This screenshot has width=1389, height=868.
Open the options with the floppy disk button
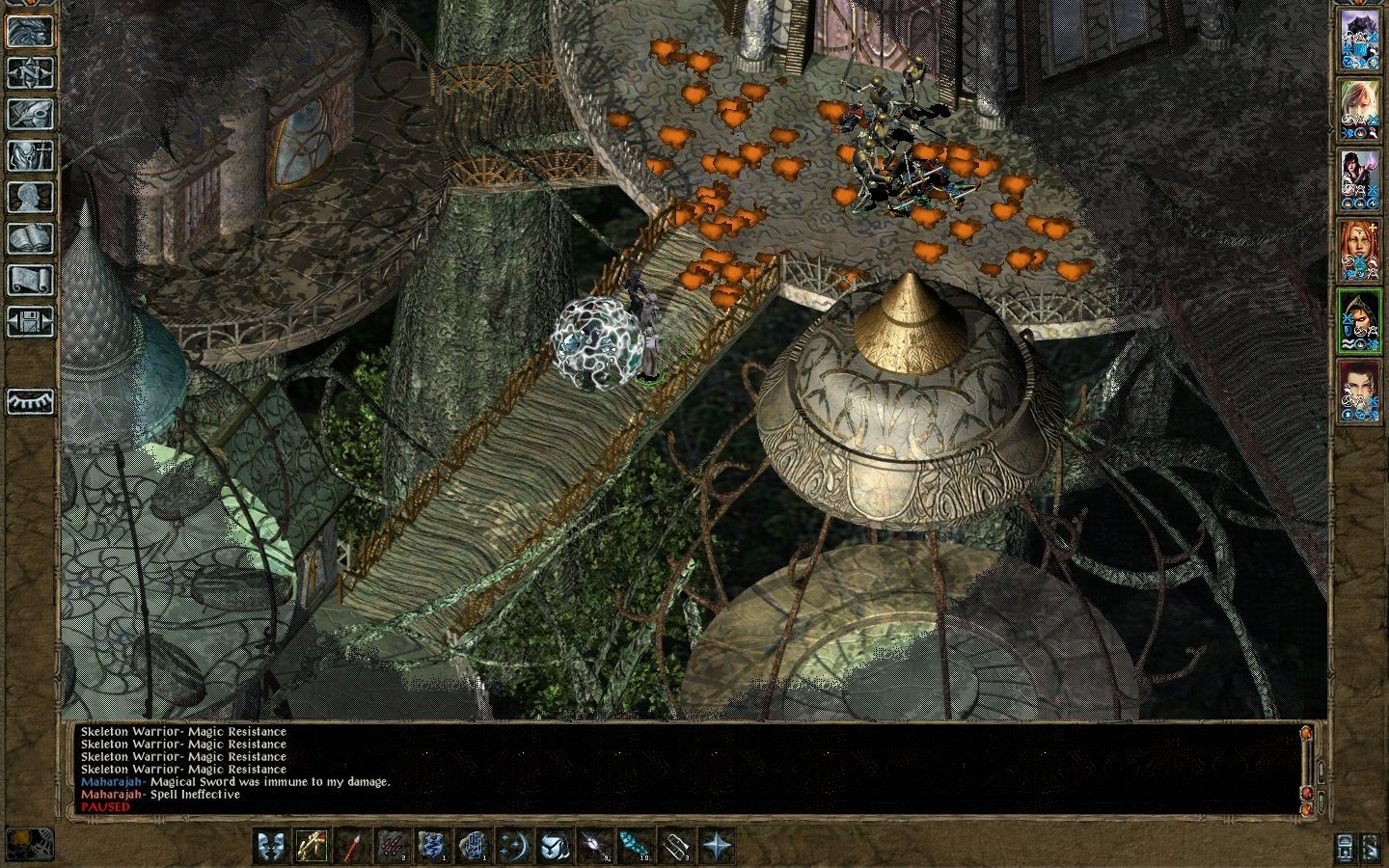(30, 320)
